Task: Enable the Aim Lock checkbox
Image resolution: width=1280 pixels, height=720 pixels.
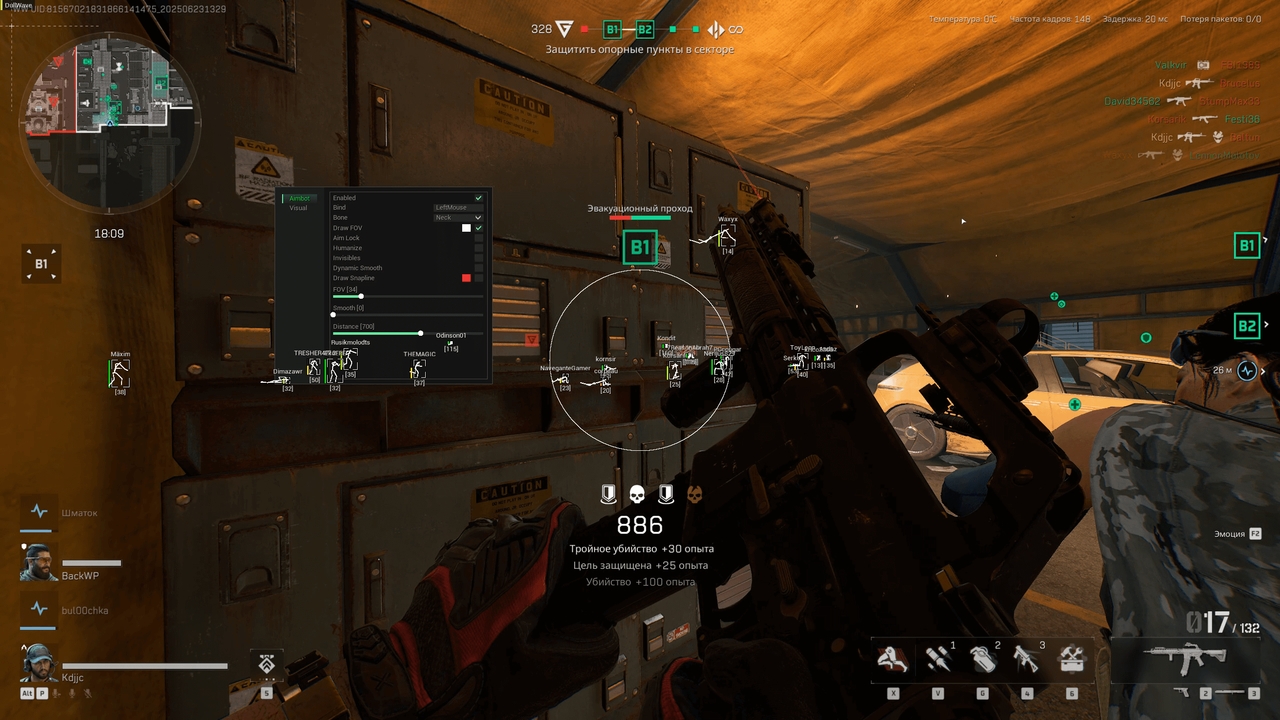Action: point(478,238)
